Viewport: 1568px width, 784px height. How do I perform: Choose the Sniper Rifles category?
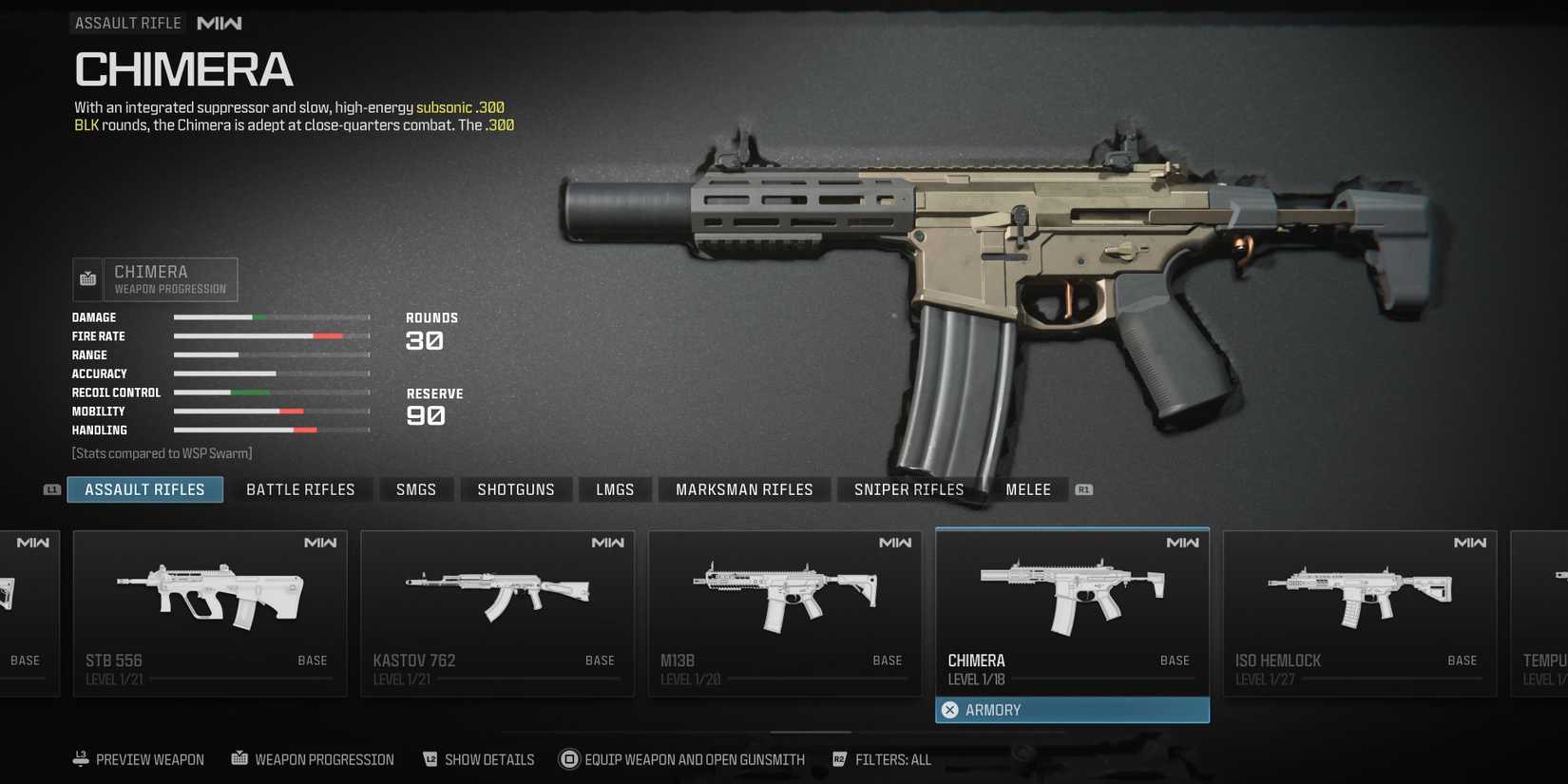pos(908,489)
